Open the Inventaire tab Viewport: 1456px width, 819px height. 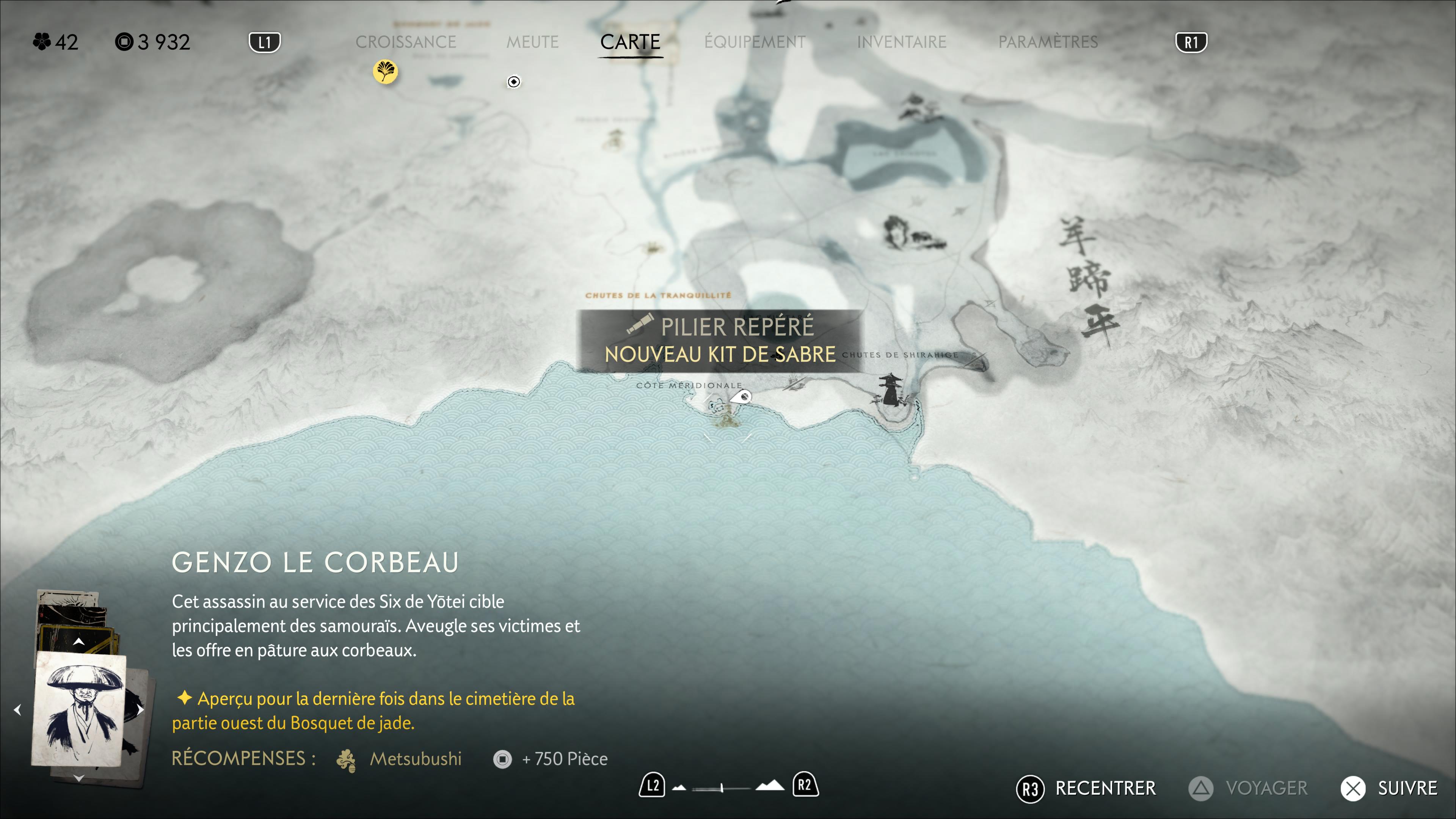coord(901,42)
